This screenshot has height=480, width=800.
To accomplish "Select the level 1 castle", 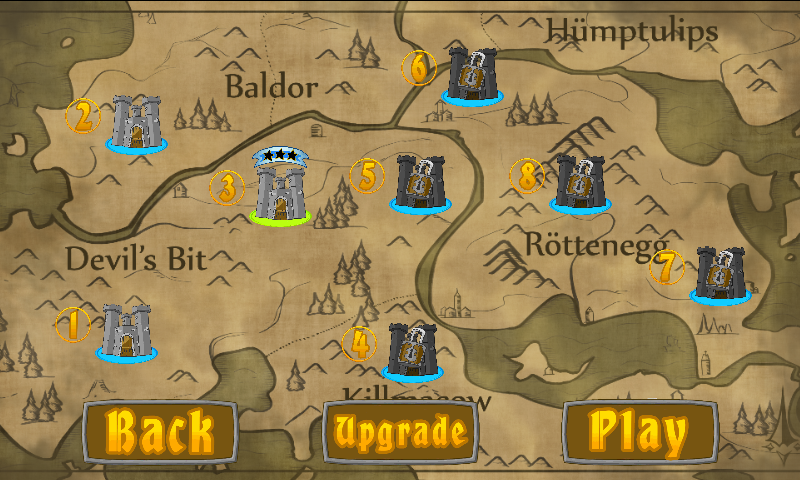I will 127,331.
